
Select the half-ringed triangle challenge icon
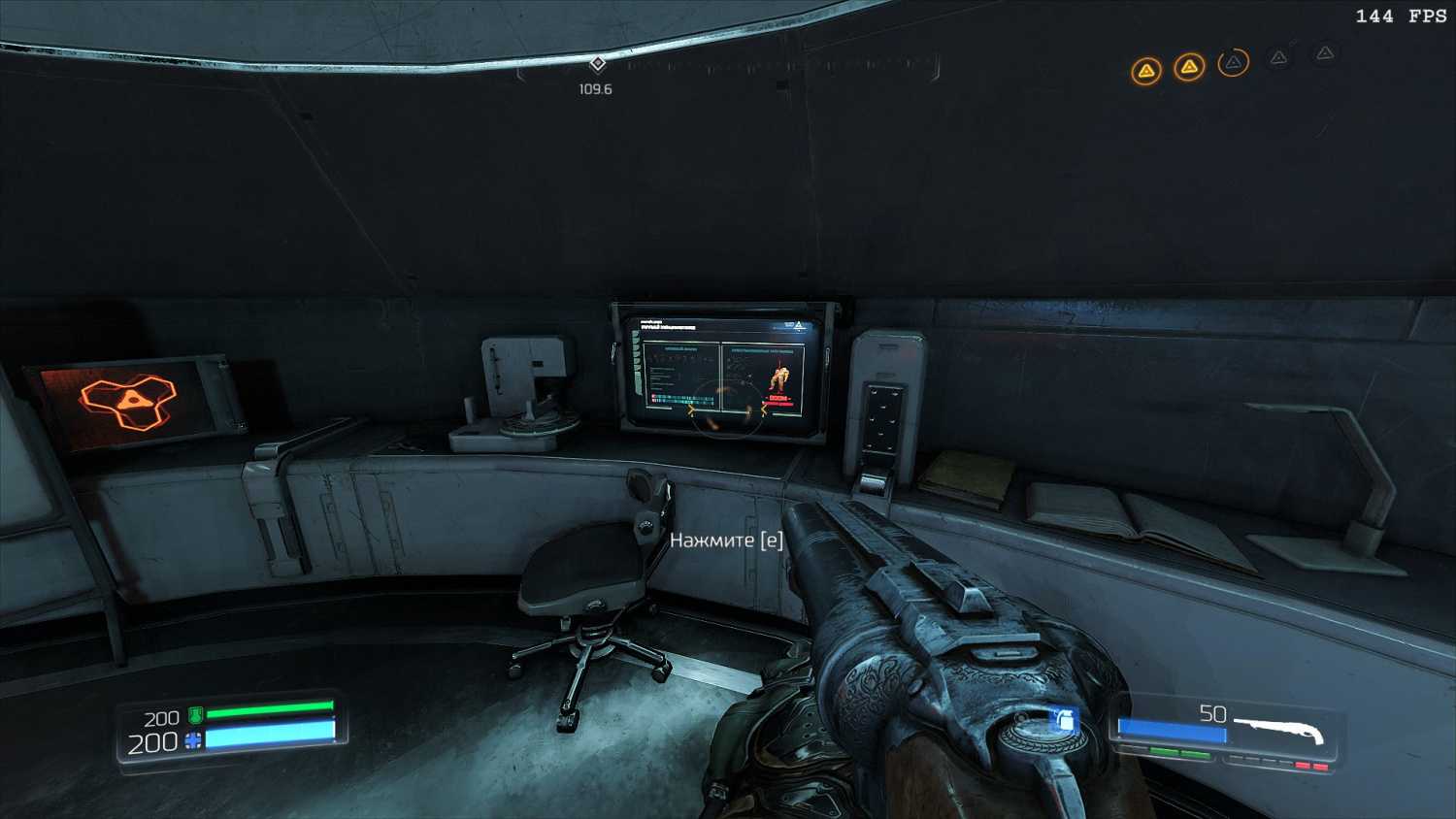tap(1233, 63)
